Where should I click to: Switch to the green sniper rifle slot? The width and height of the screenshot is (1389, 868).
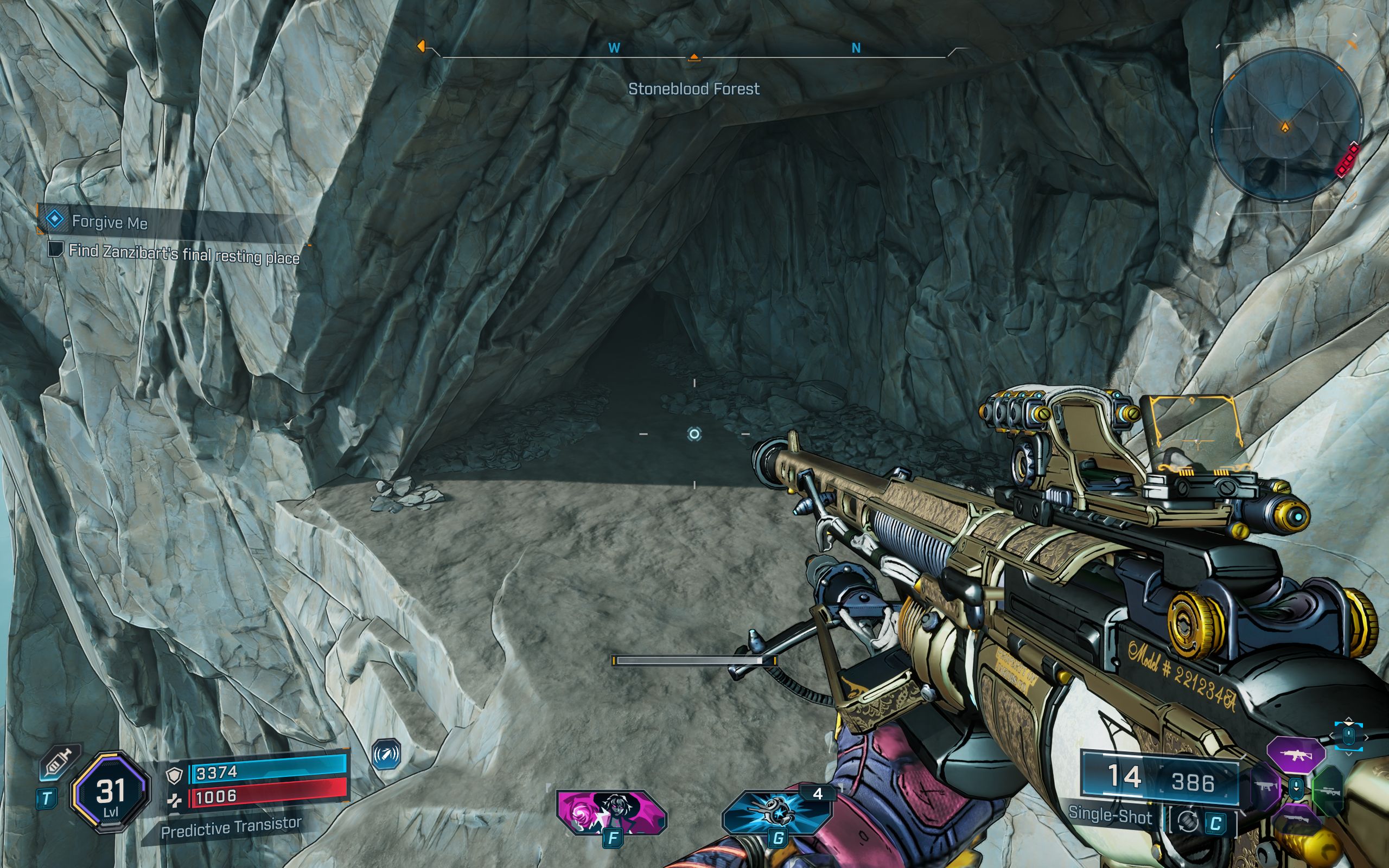(1329, 792)
